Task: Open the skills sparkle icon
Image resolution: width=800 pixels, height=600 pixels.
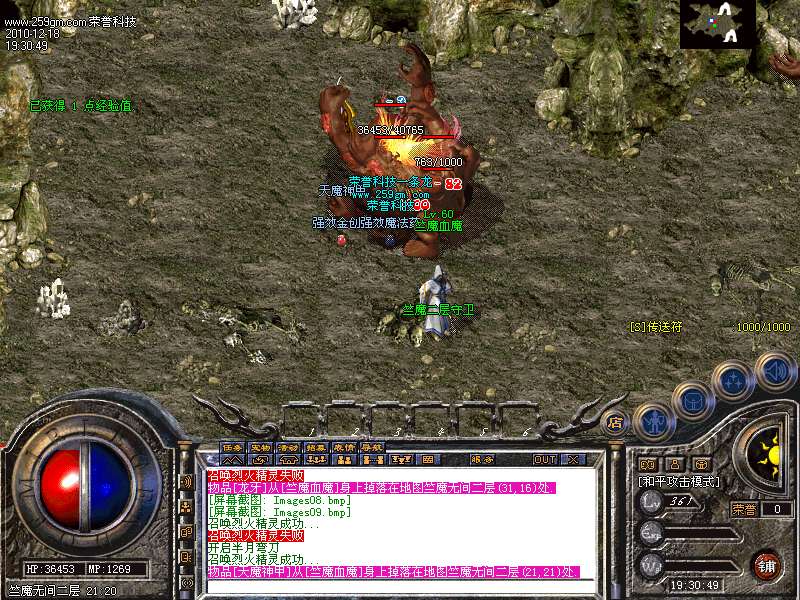Action: (733, 380)
